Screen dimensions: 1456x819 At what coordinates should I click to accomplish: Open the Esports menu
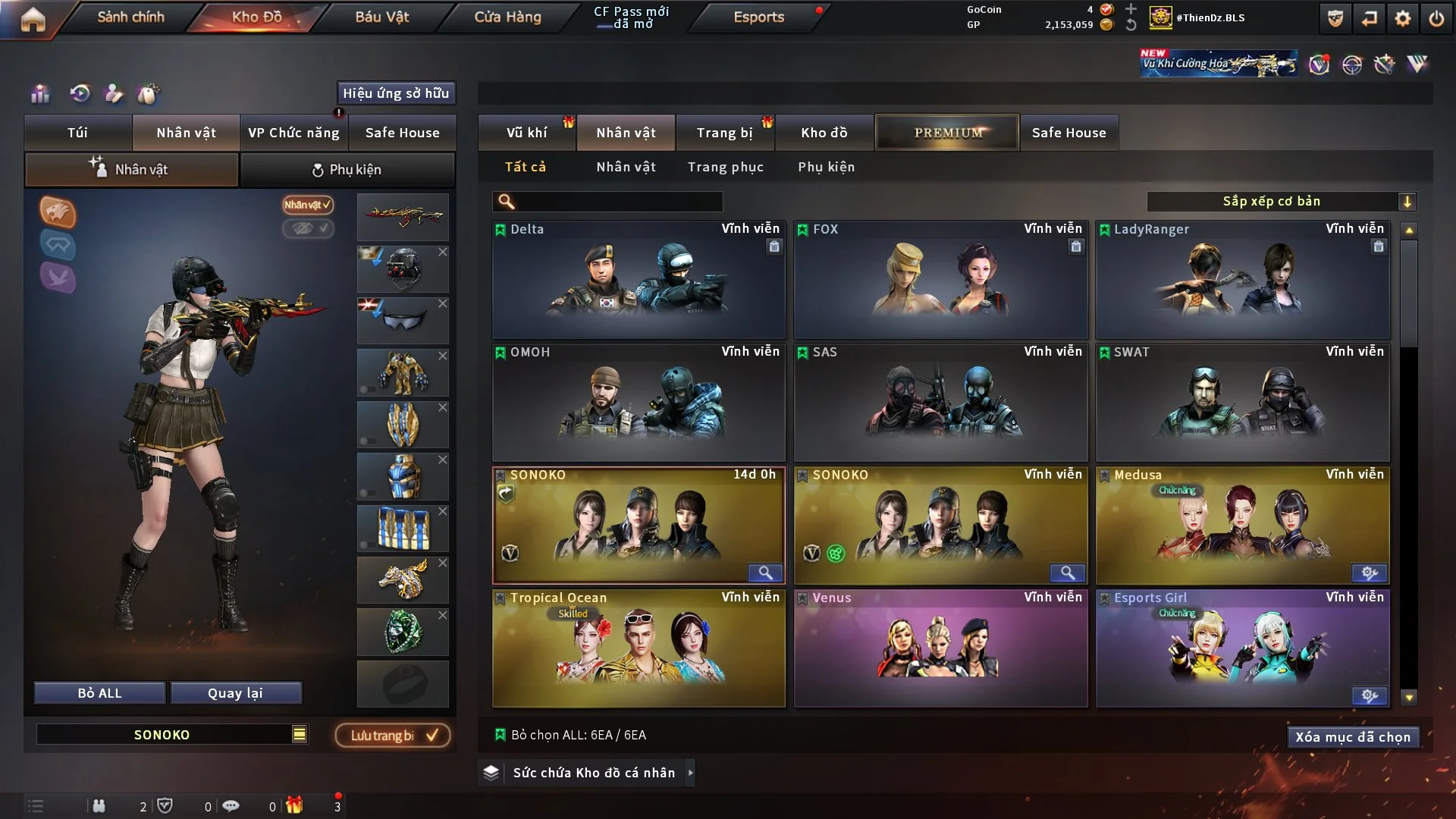758,17
